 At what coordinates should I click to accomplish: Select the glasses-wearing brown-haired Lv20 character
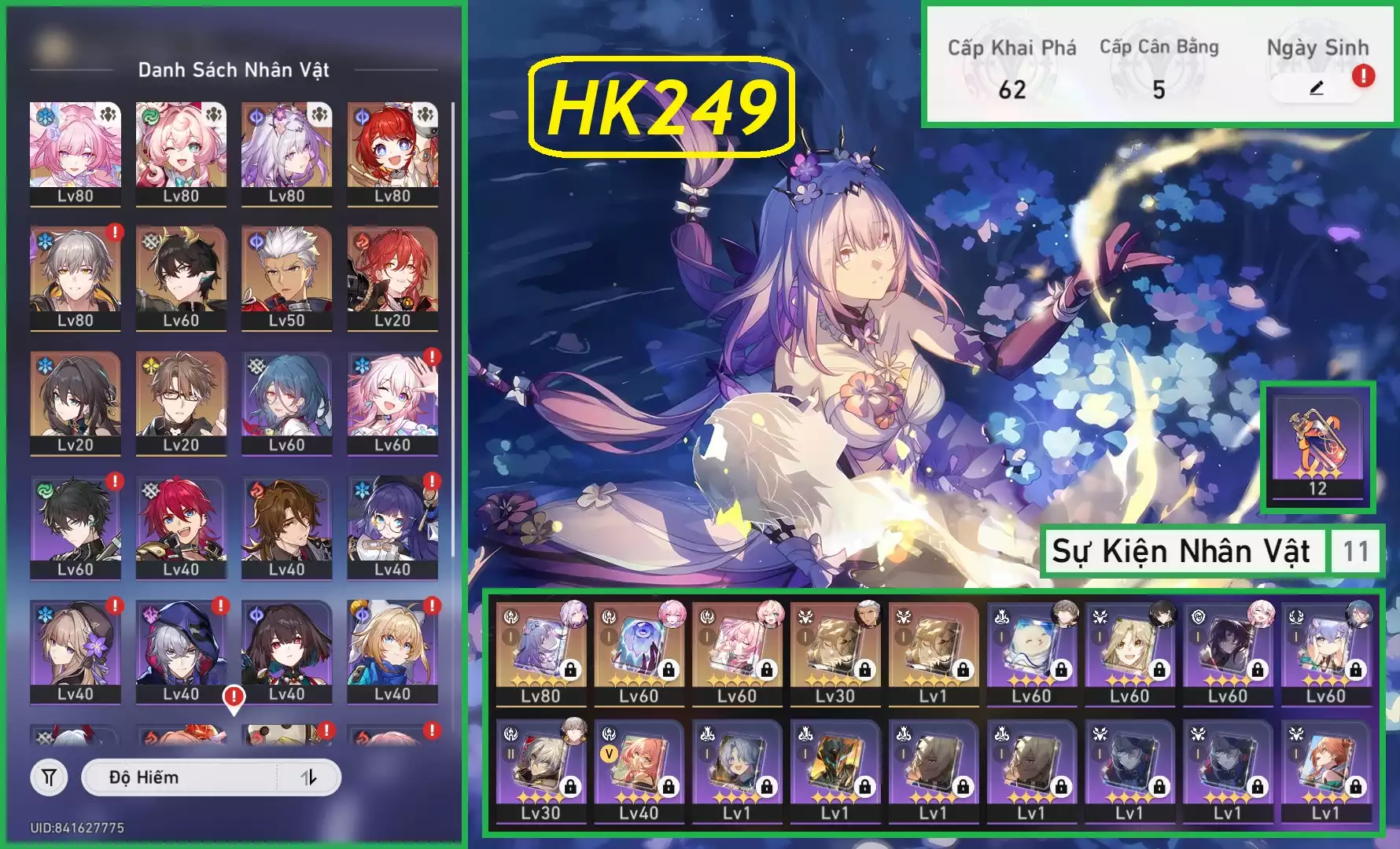pos(181,402)
